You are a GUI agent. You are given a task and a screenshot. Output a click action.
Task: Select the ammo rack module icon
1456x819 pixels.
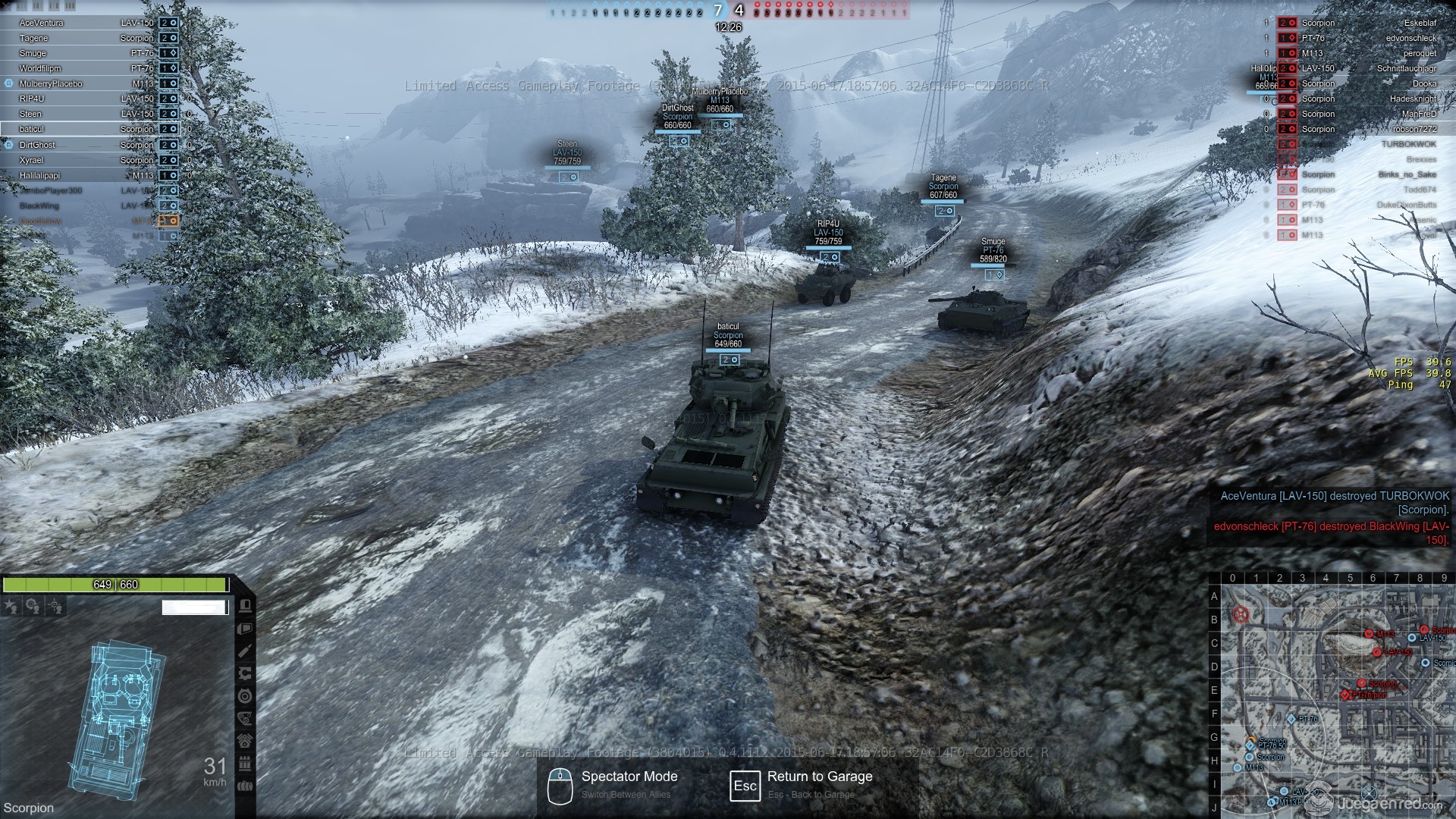245,764
